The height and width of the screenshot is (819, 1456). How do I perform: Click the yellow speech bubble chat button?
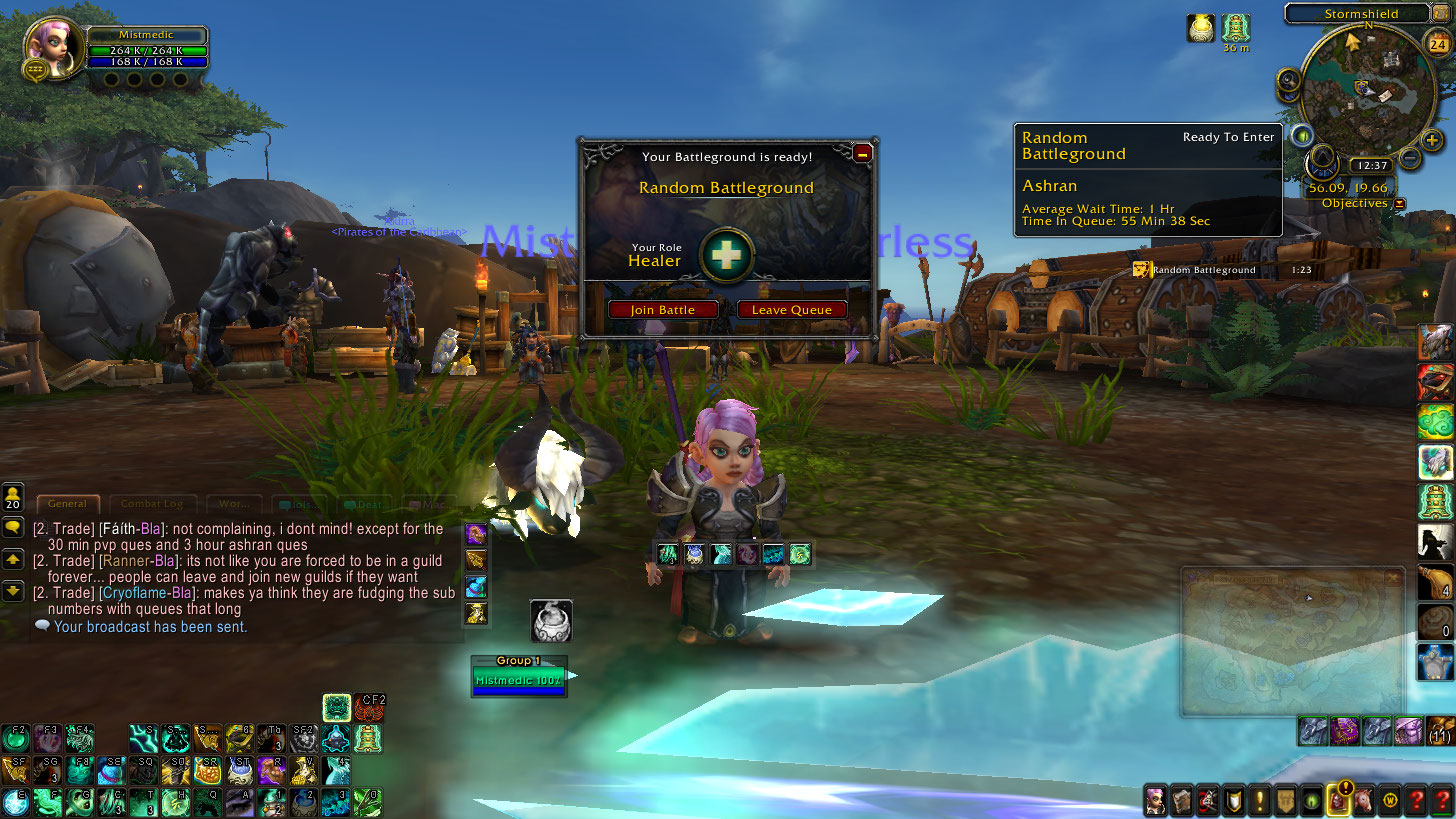click(x=13, y=527)
